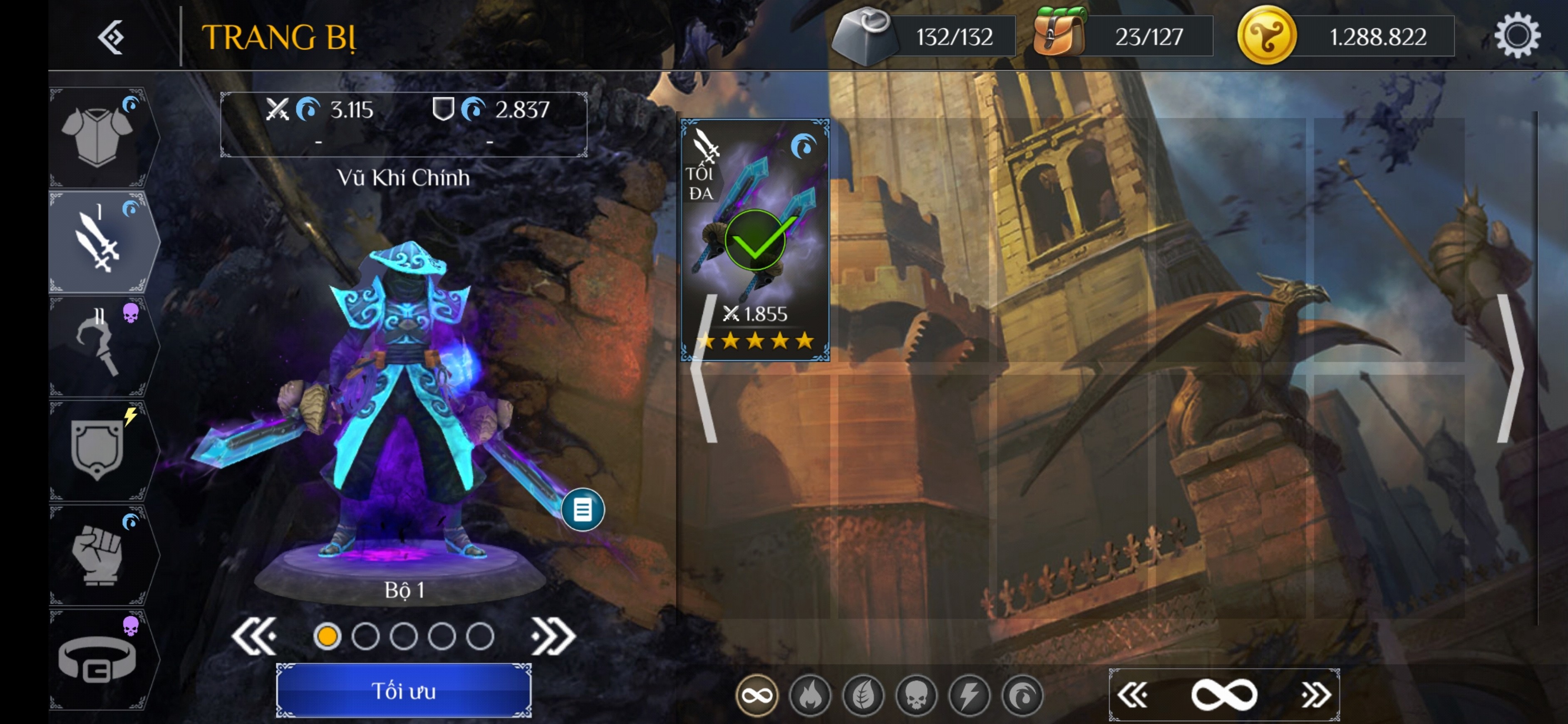The height and width of the screenshot is (724, 1568).
Task: Show next page of item cards
Action: coord(1511,368)
